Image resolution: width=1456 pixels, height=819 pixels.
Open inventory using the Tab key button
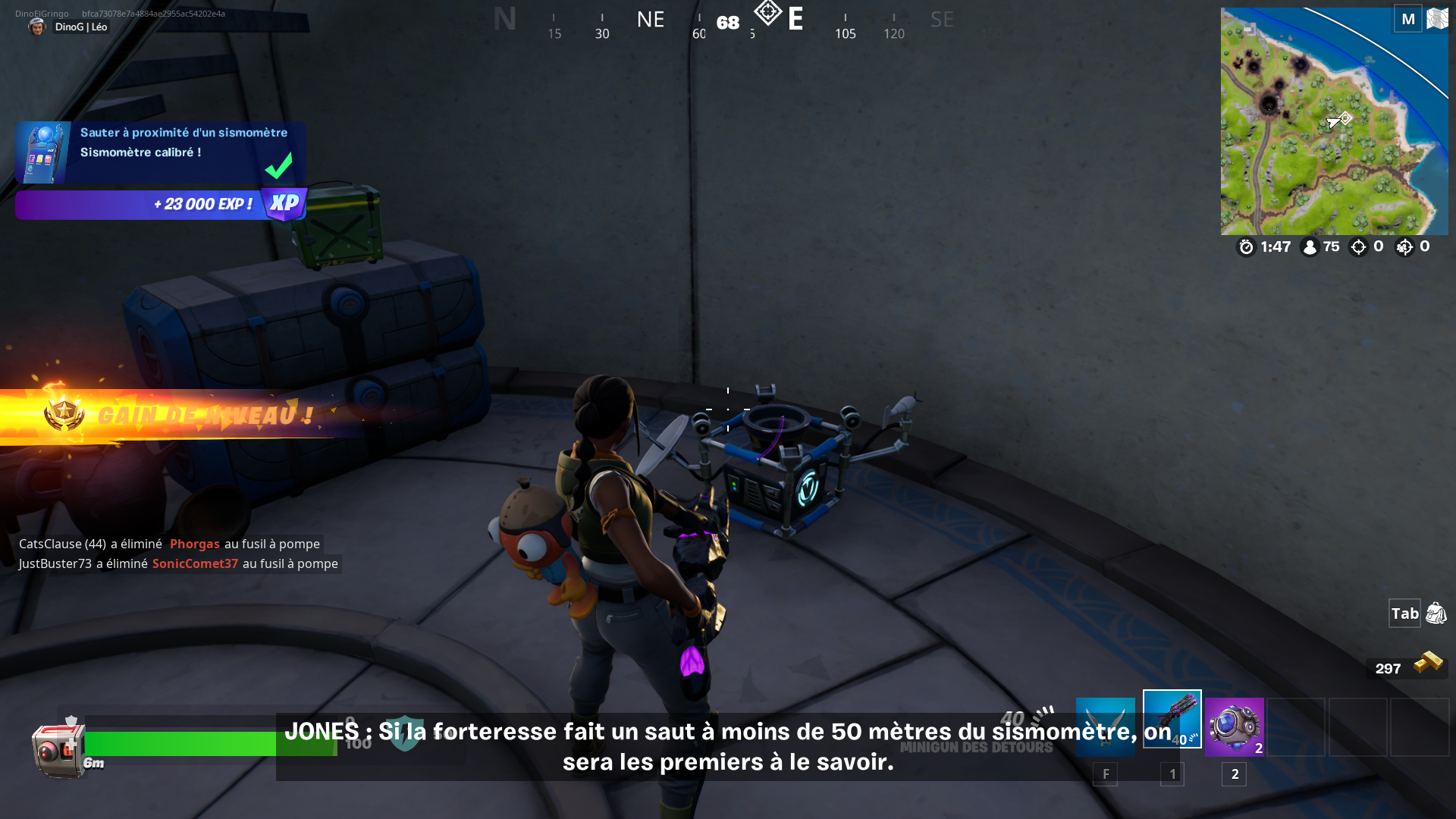[x=1404, y=613]
